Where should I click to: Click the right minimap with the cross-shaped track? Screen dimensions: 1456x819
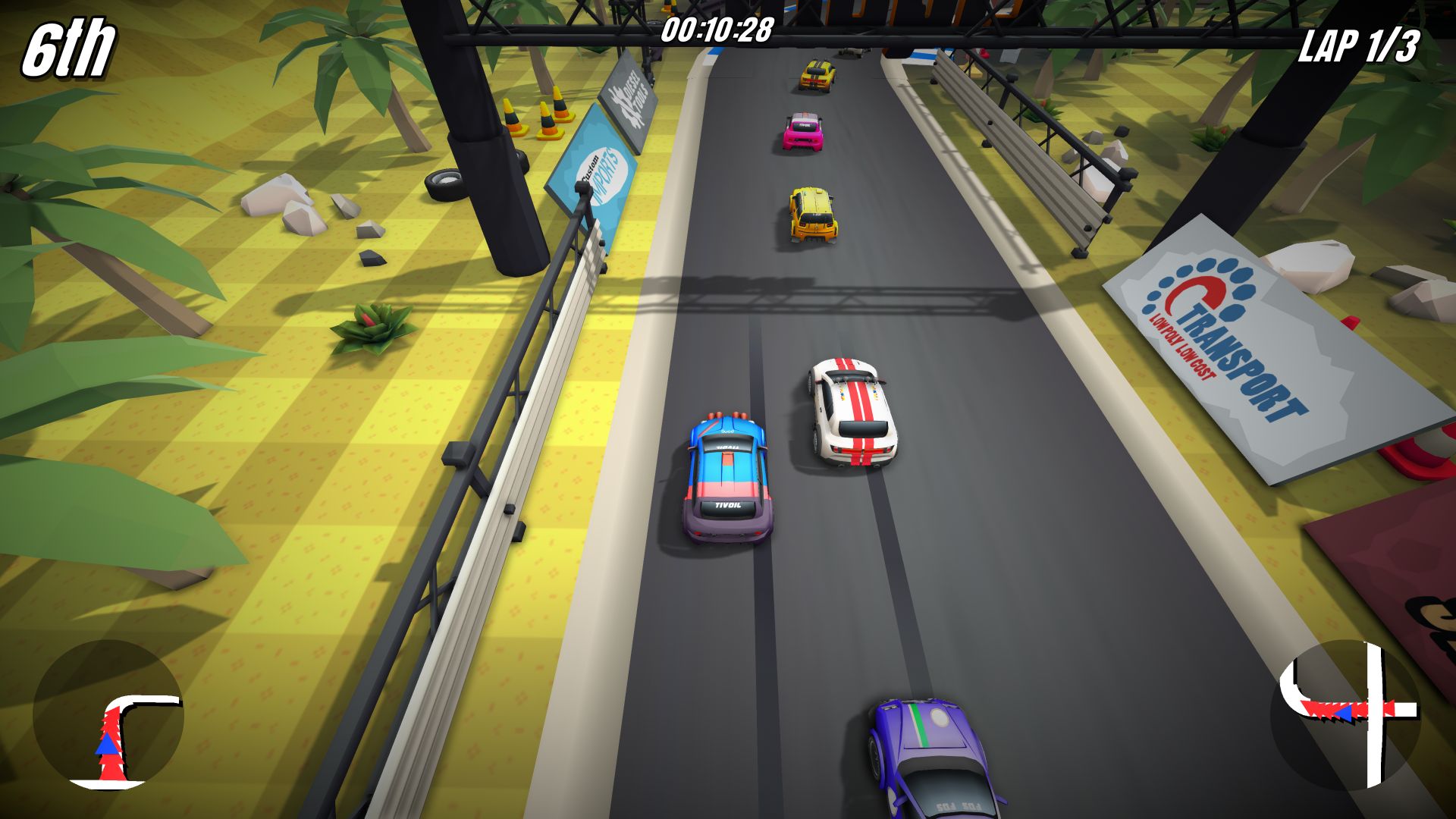pos(1345,715)
